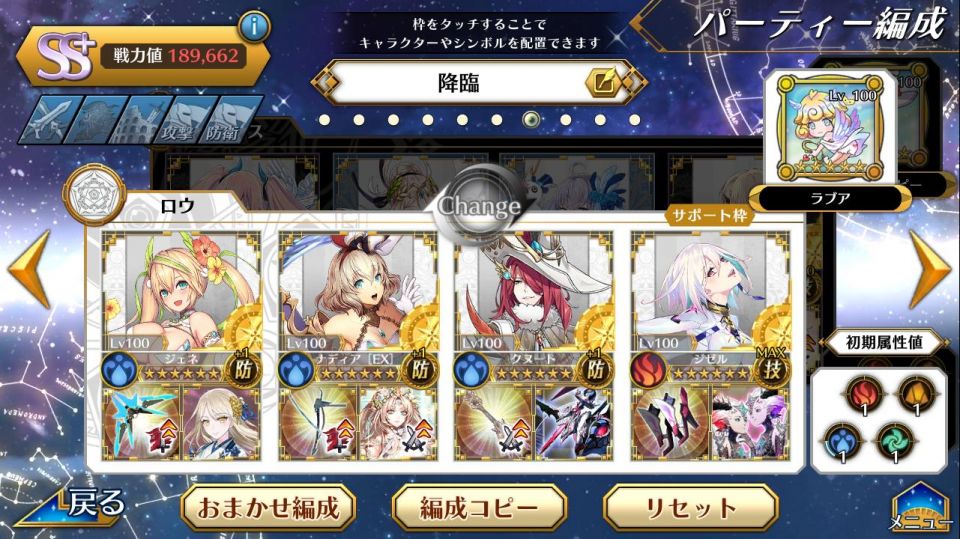
Task: Tap ジェネ's blue bow weapon slot
Action: [x=140, y=423]
